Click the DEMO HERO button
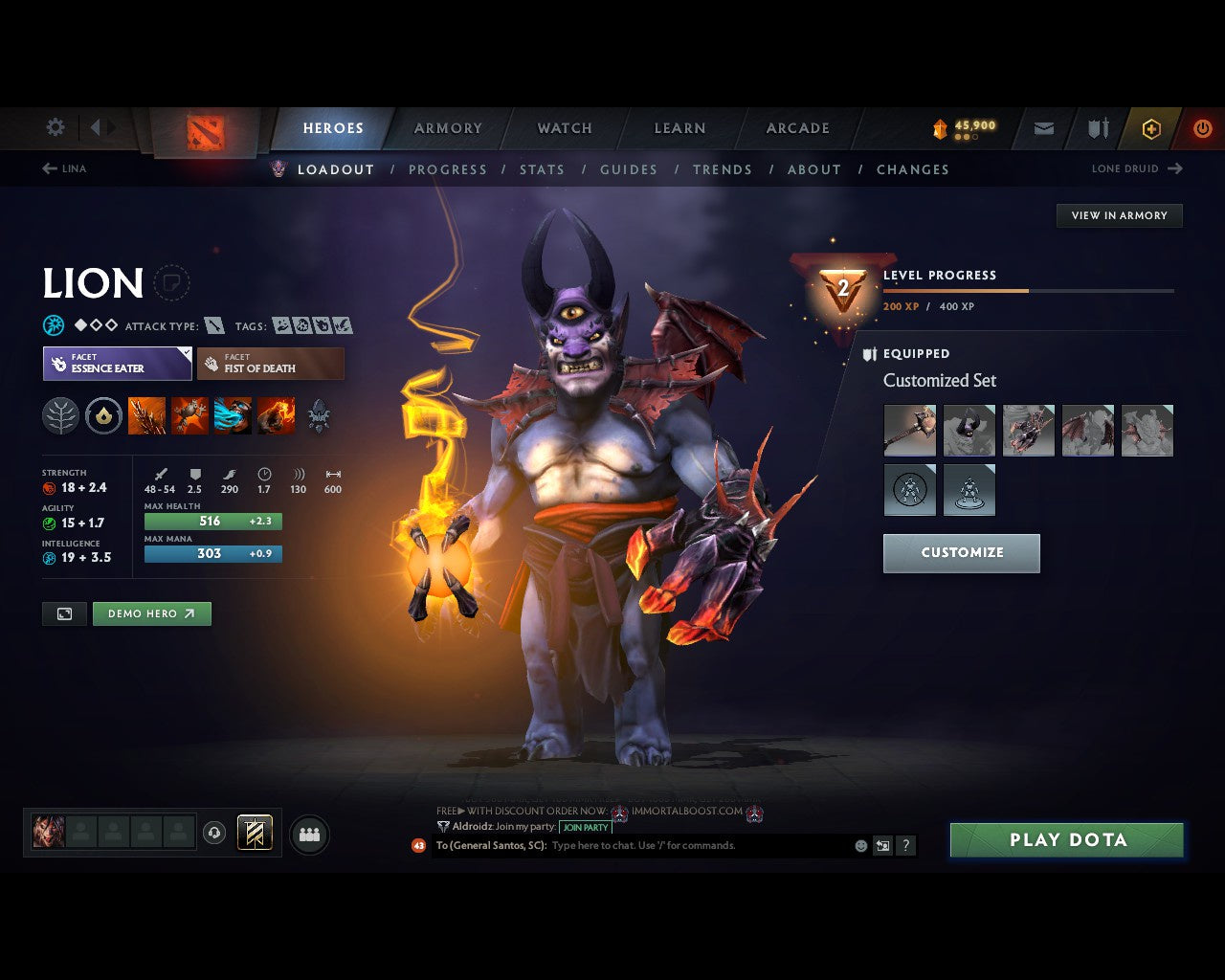 [x=151, y=613]
